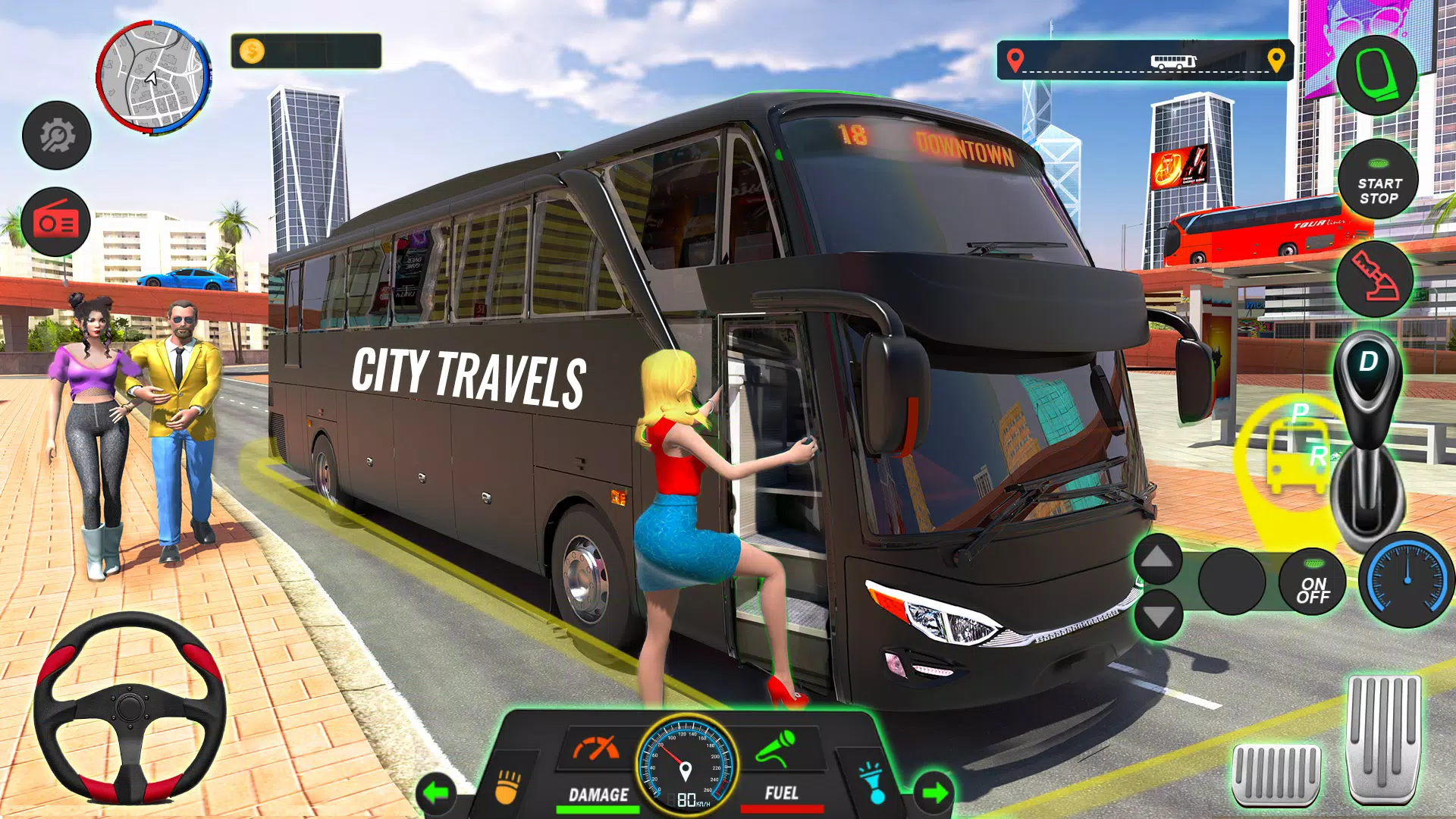Screen dimensions: 1456x819
Task: Click the gold coin balance display
Action: (306, 52)
